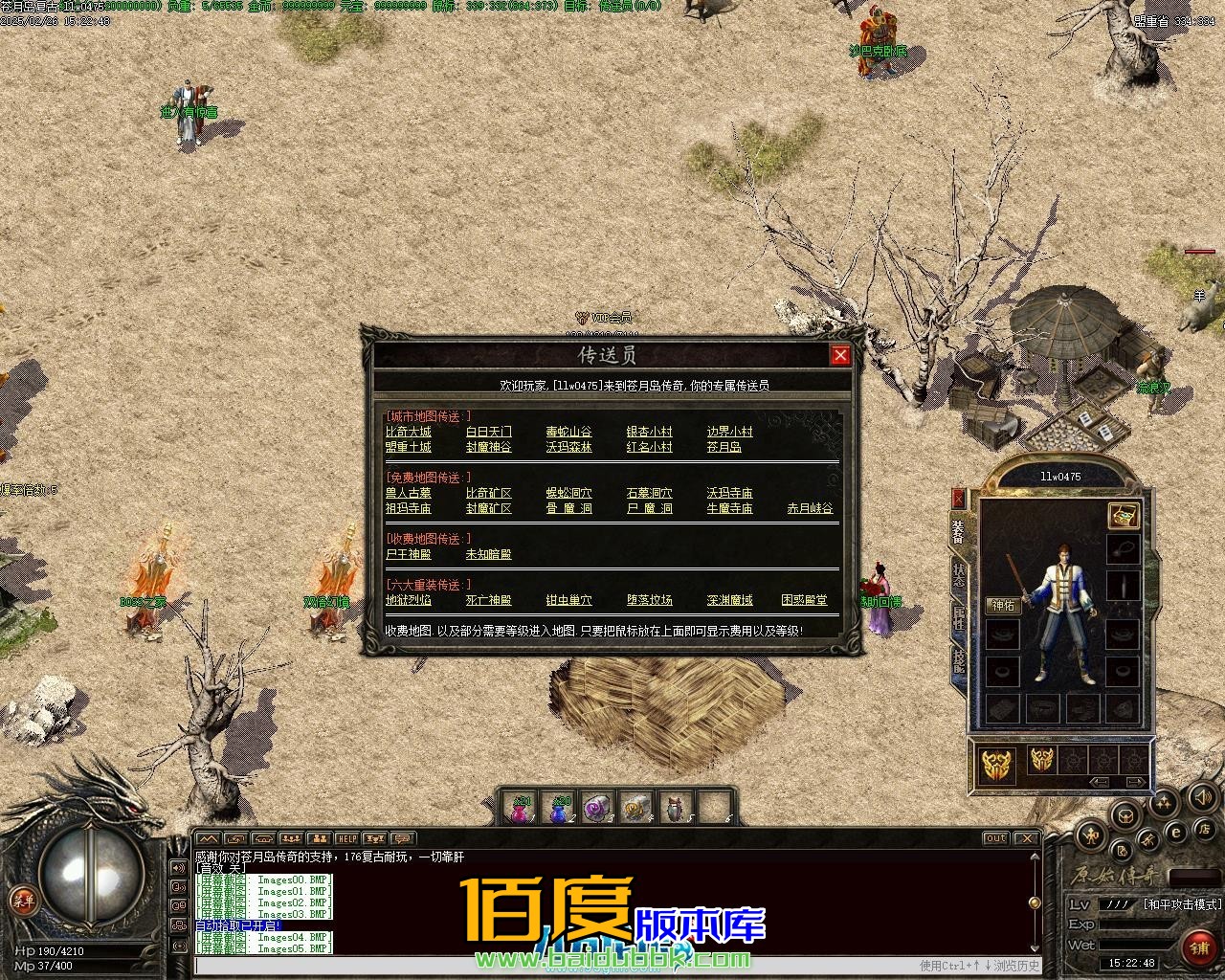Go to 赤月峡谷

(x=810, y=508)
